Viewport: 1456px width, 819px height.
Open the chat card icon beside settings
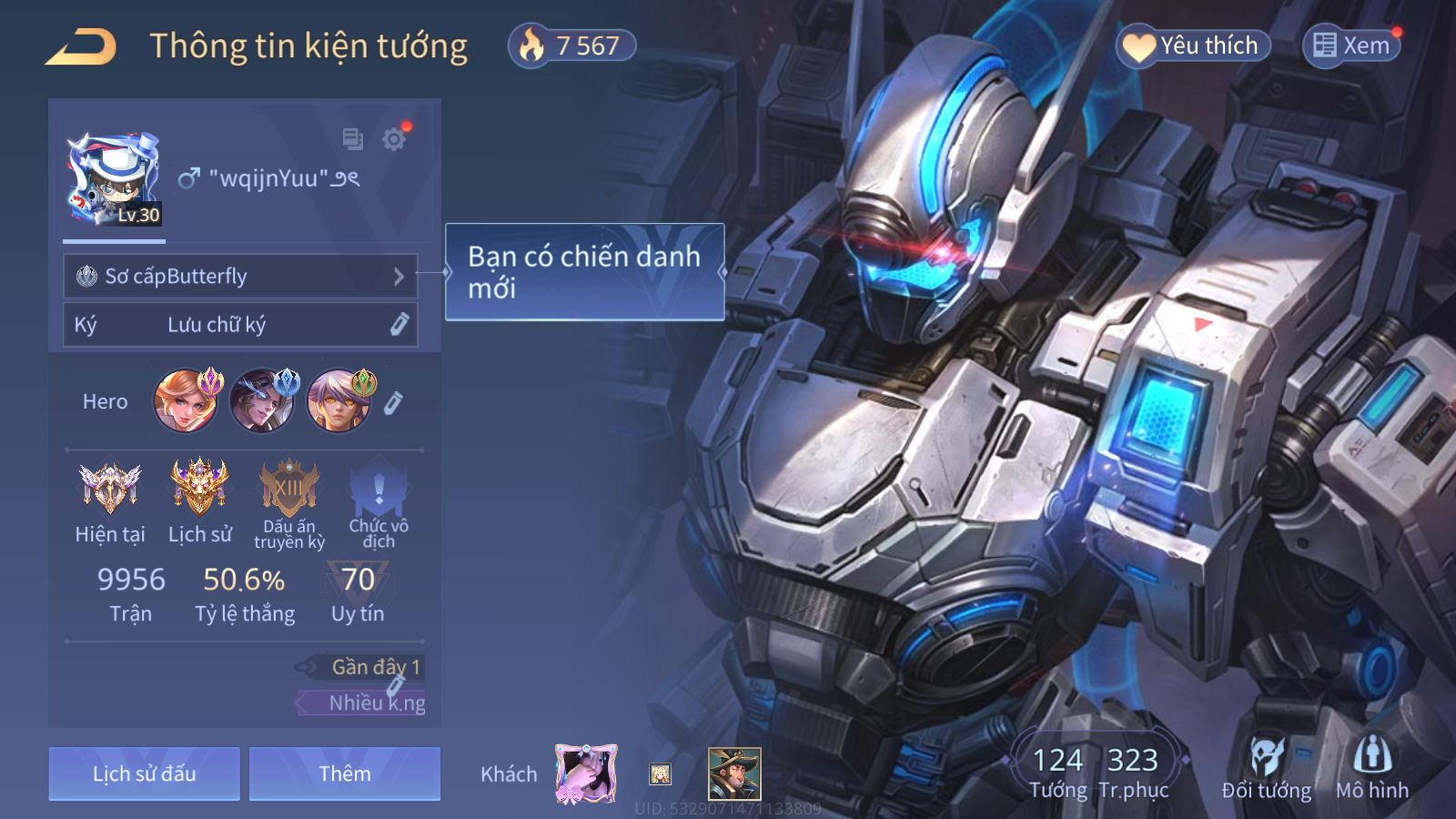pyautogui.click(x=352, y=139)
